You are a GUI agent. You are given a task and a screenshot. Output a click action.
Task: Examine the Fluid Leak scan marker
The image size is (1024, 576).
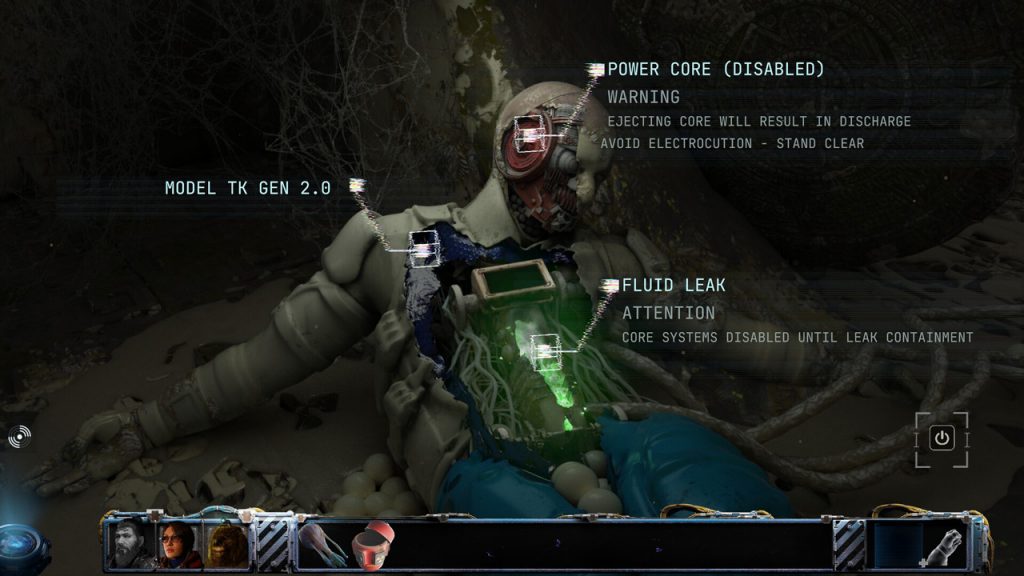click(x=545, y=349)
